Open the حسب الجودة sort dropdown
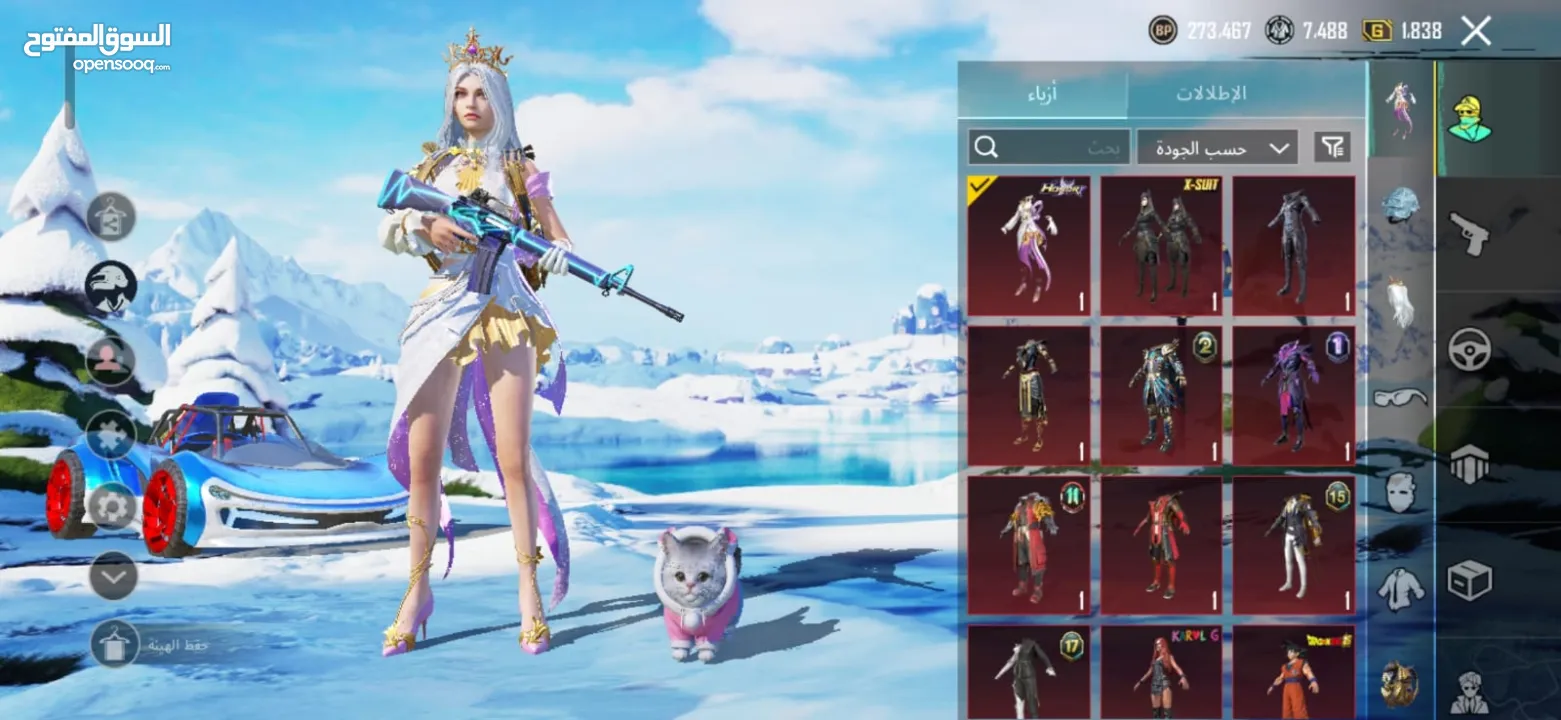This screenshot has height=720, width=1561. 1217,148
